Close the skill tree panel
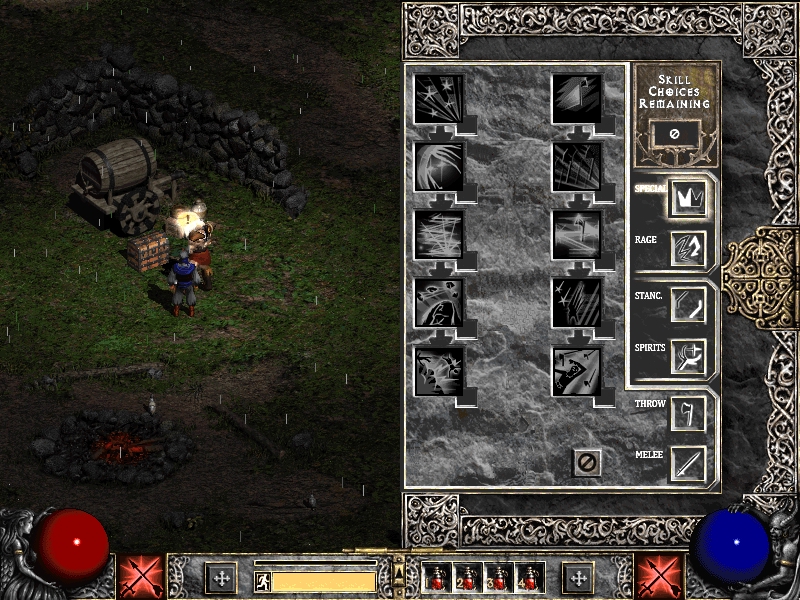 (x=587, y=462)
